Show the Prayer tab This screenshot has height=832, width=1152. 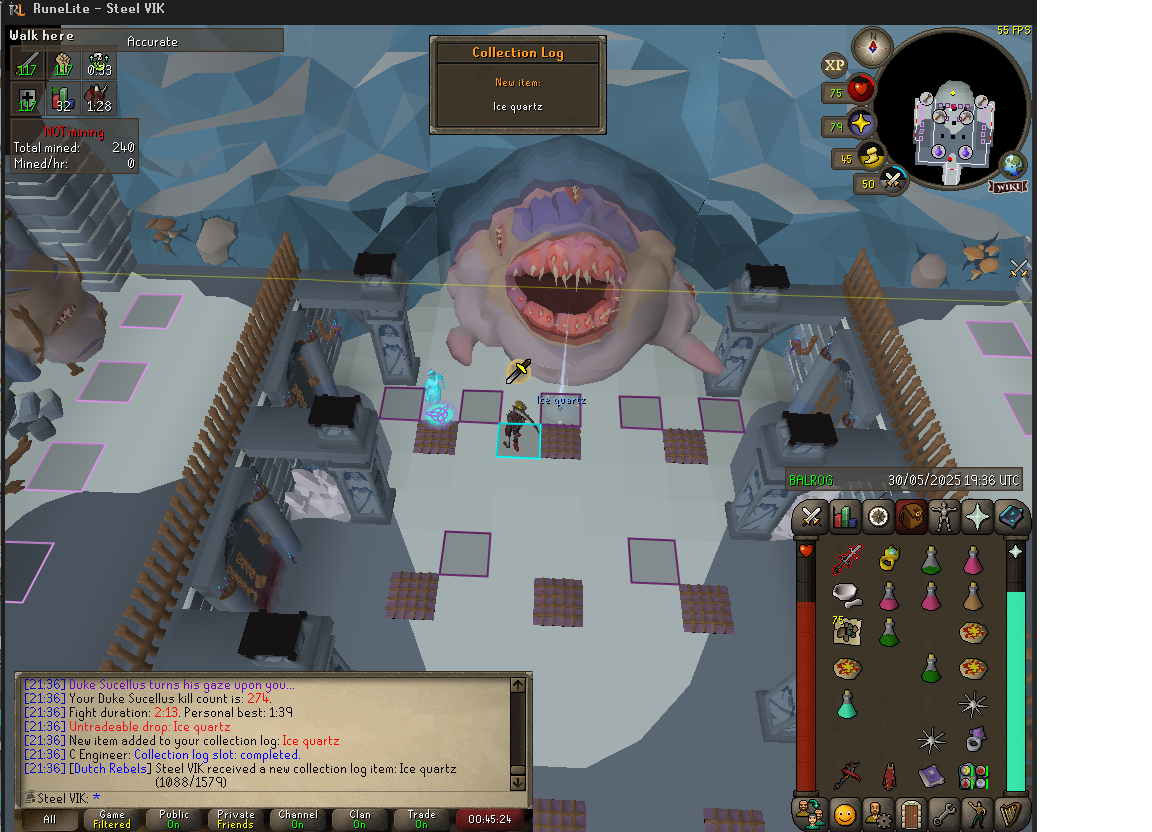(977, 517)
